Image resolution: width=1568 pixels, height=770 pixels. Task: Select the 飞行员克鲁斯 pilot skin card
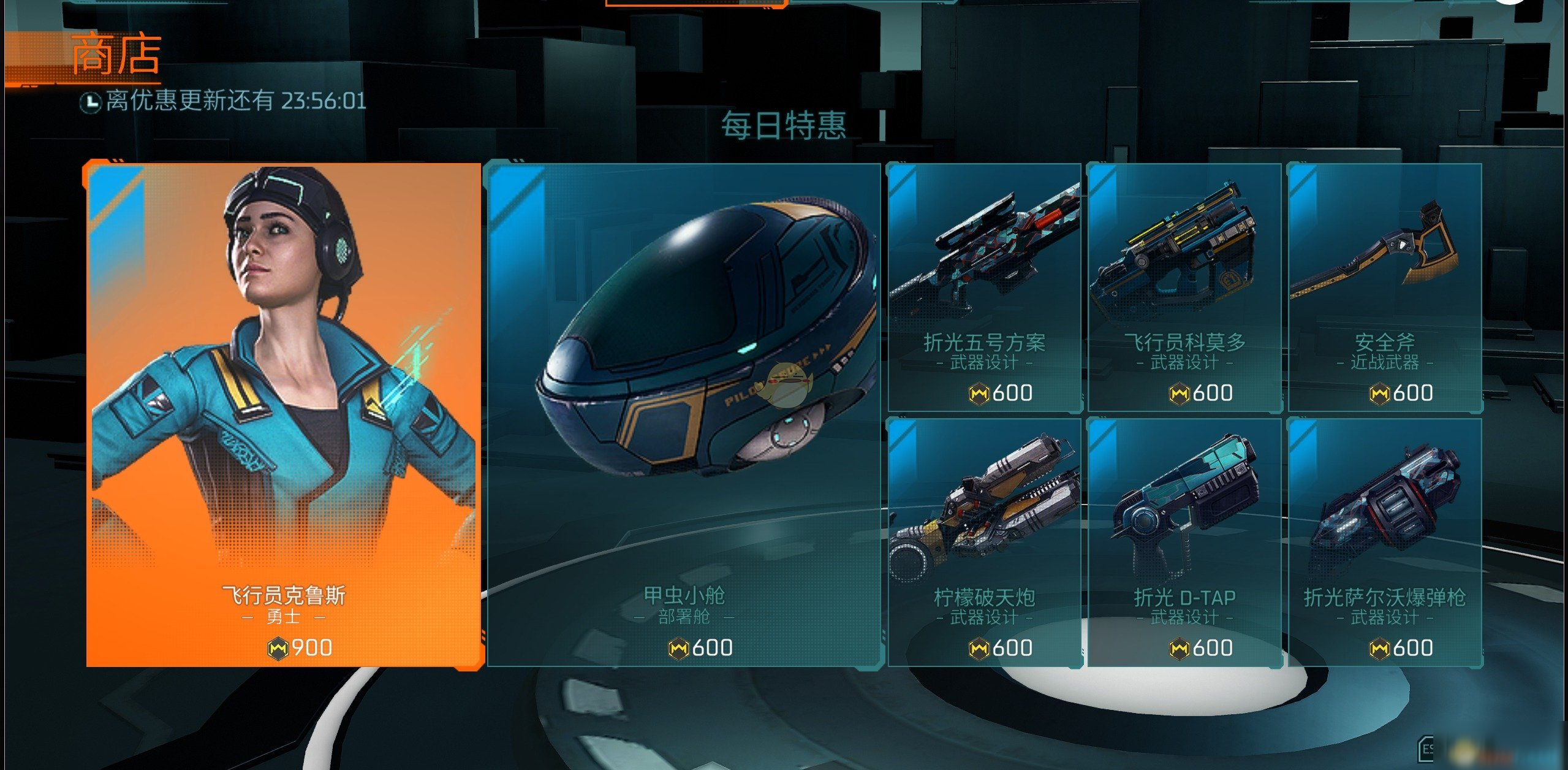tap(284, 415)
